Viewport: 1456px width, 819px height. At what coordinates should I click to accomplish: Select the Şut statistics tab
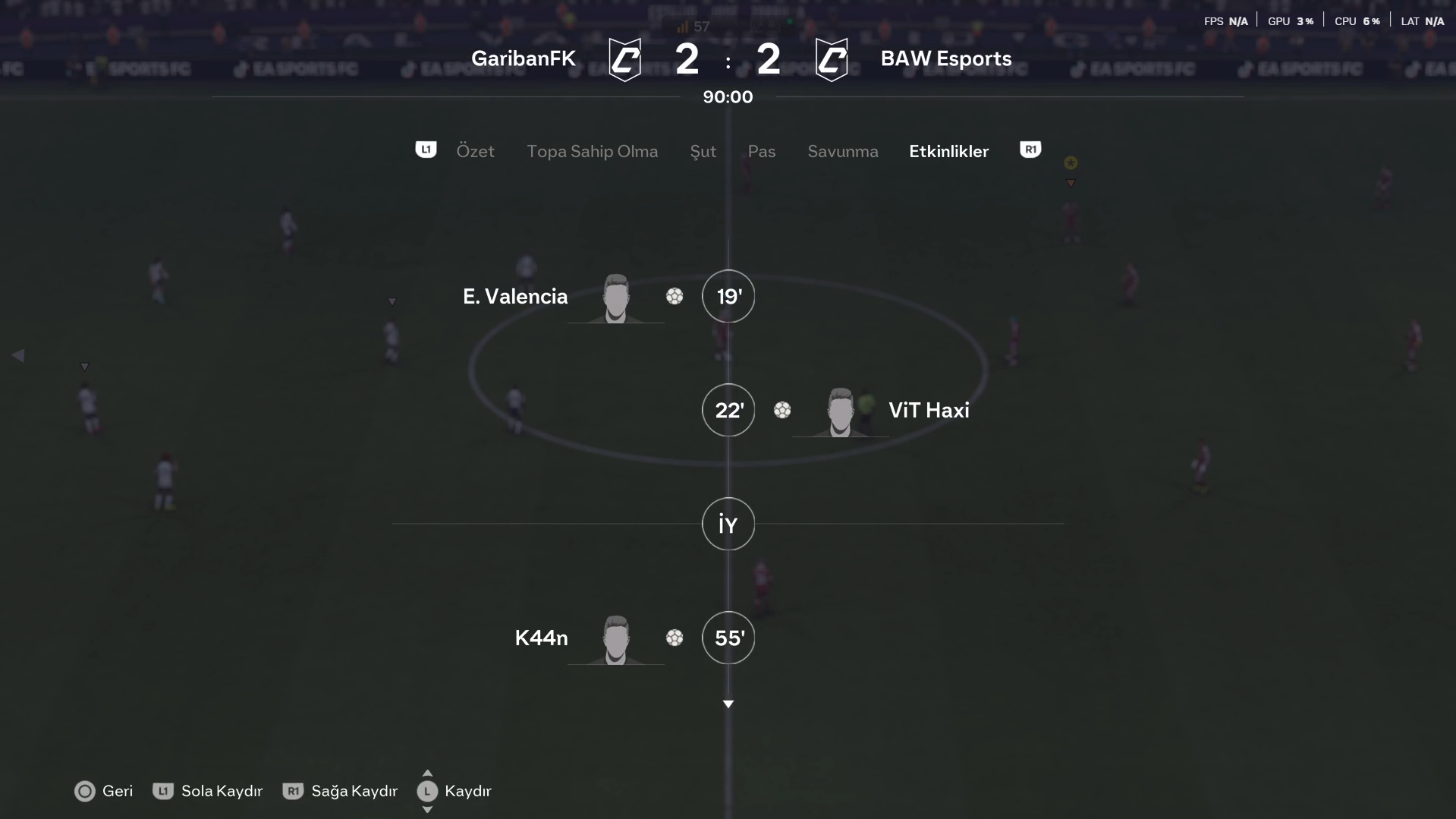click(703, 151)
